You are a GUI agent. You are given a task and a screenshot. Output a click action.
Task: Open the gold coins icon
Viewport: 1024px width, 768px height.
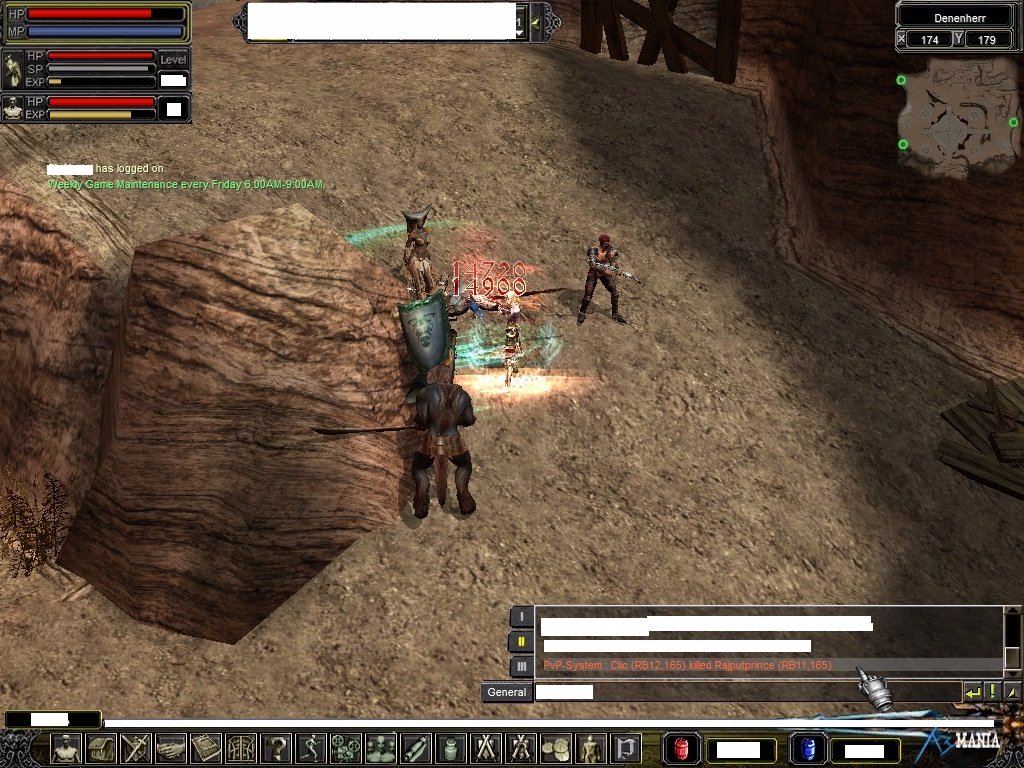click(x=556, y=748)
